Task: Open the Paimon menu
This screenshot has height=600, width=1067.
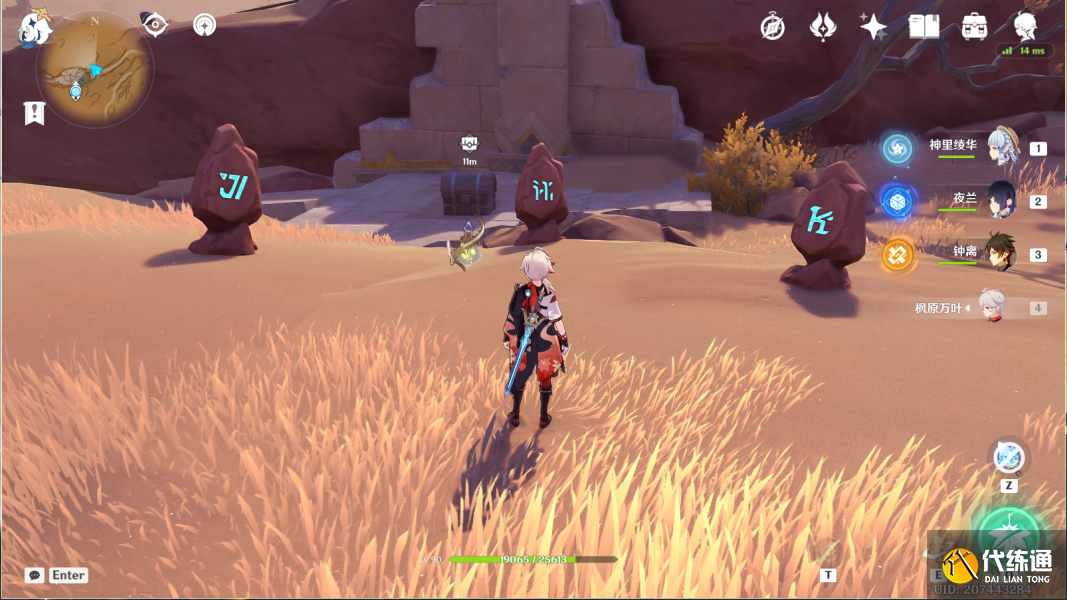Action: coord(35,27)
